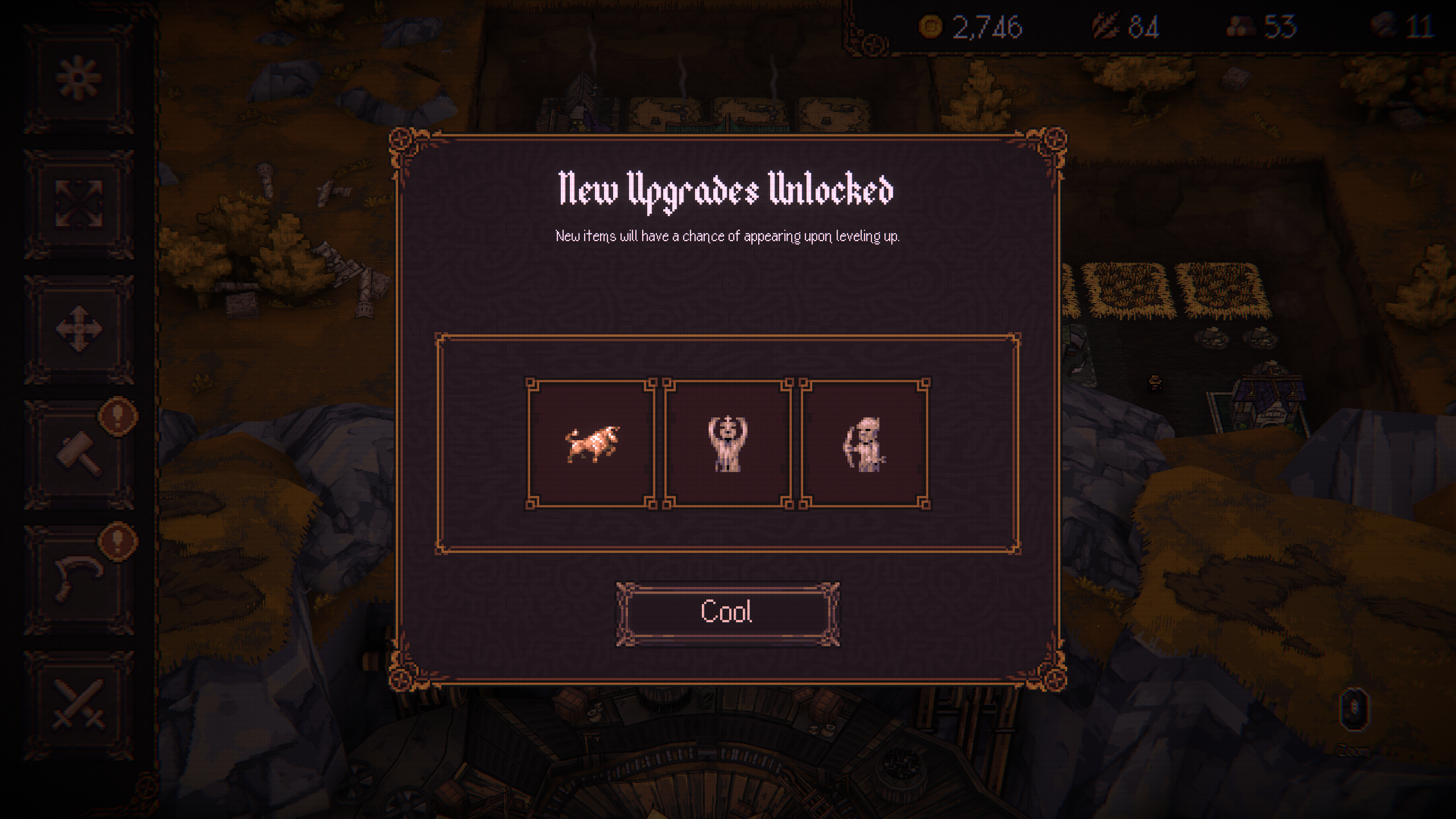Select the bull upgrade tile

point(591,443)
